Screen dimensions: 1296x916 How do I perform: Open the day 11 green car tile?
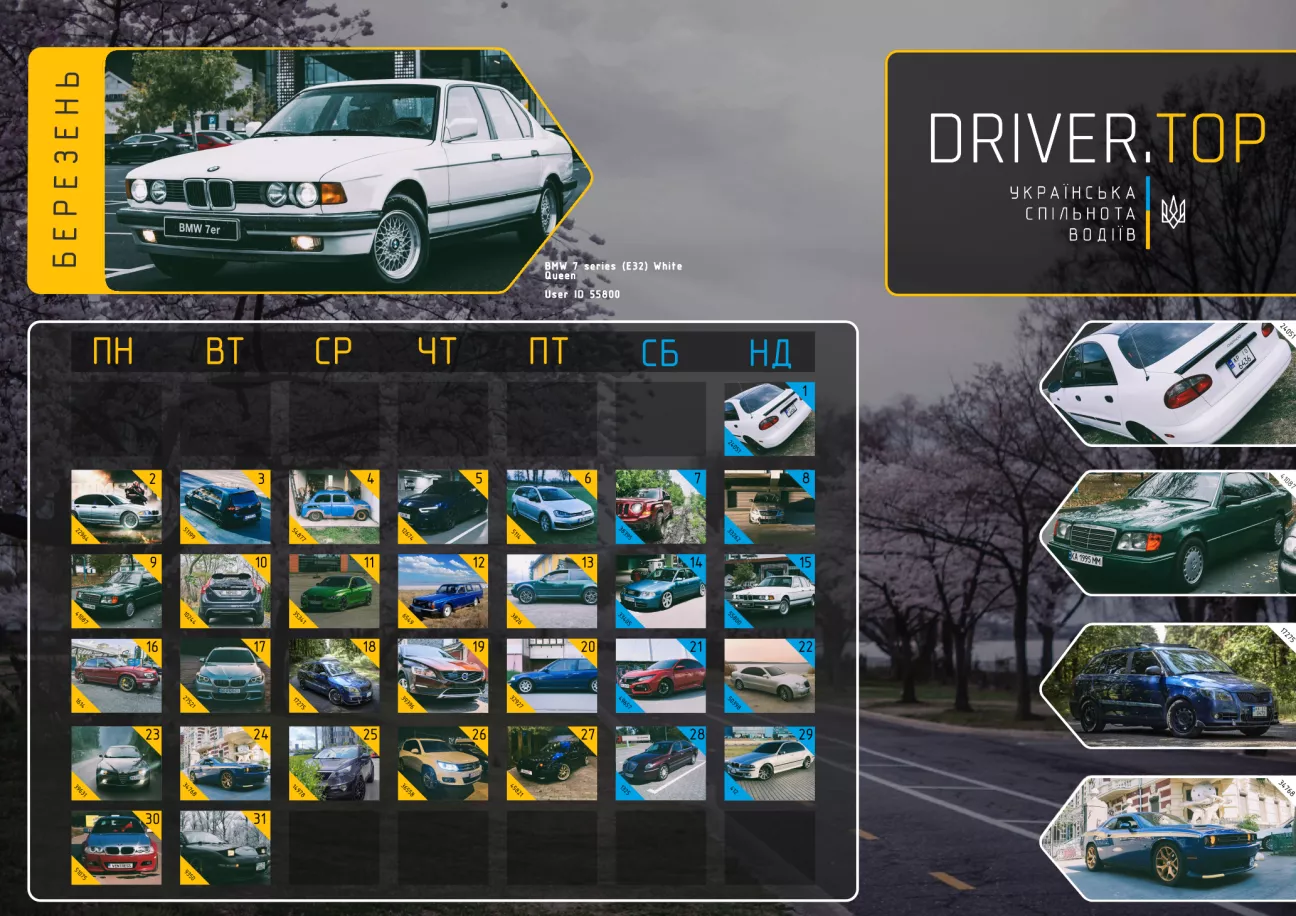click(334, 591)
